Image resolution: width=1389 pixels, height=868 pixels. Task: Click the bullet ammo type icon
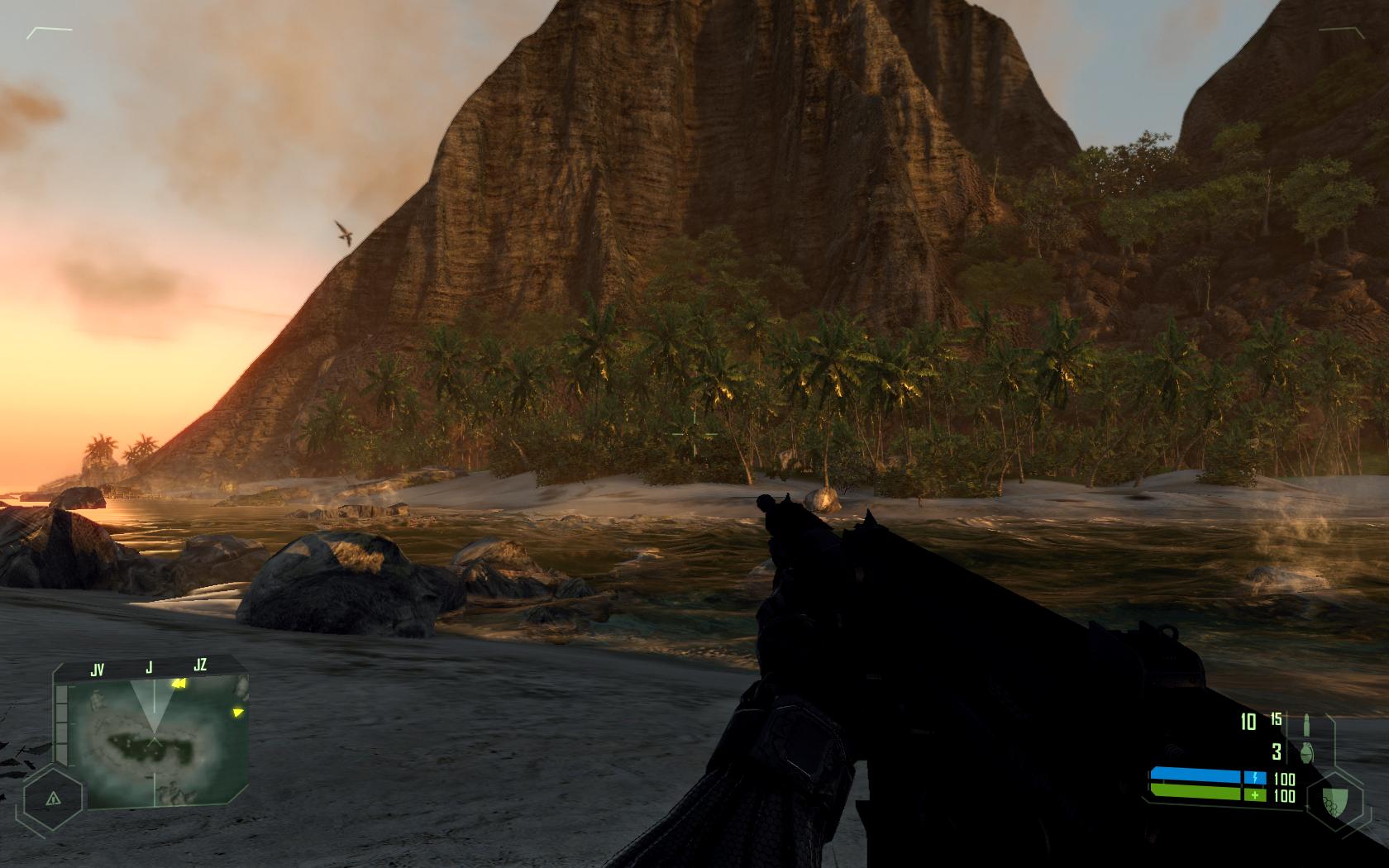[x=1307, y=722]
